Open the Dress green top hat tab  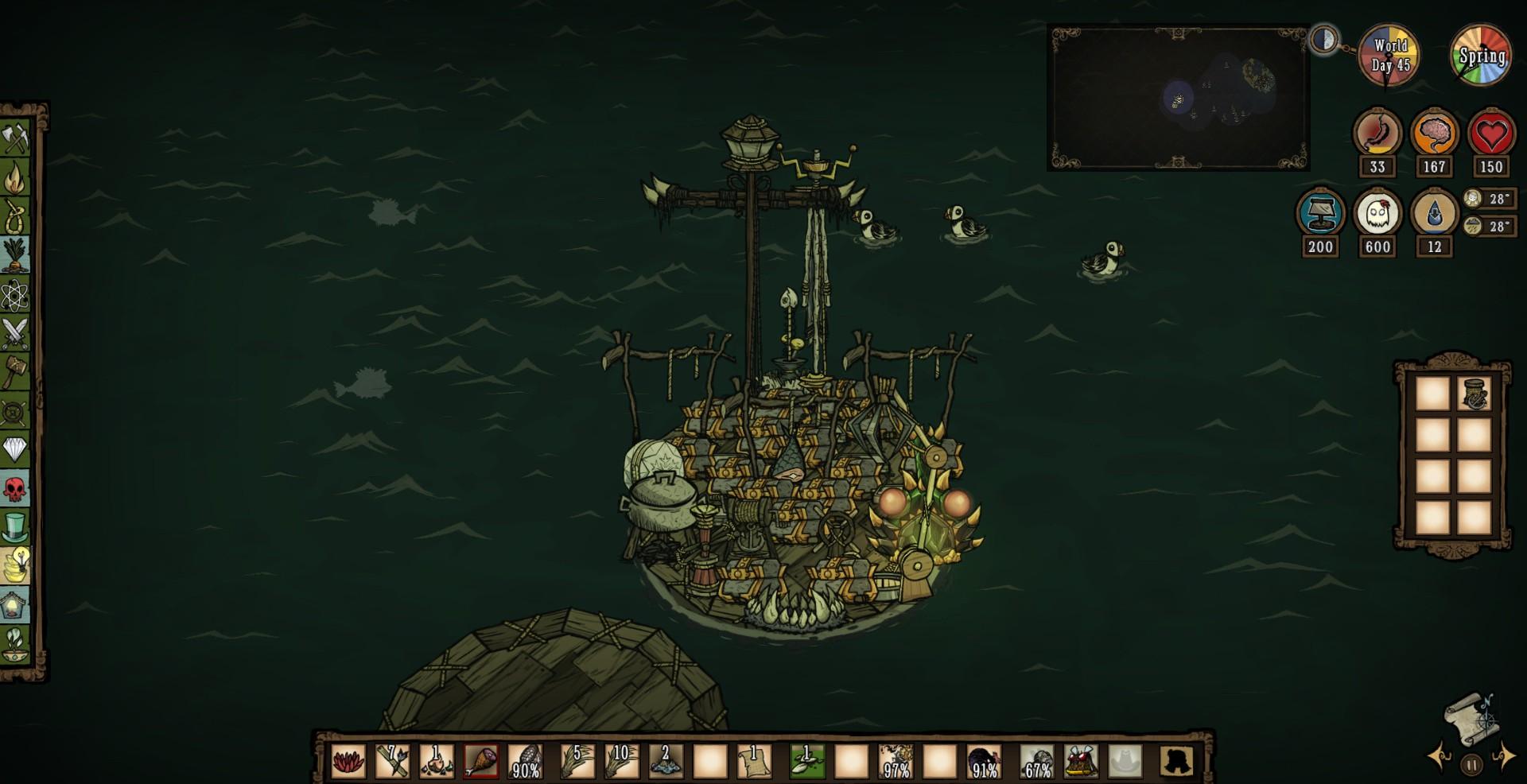pos(16,526)
